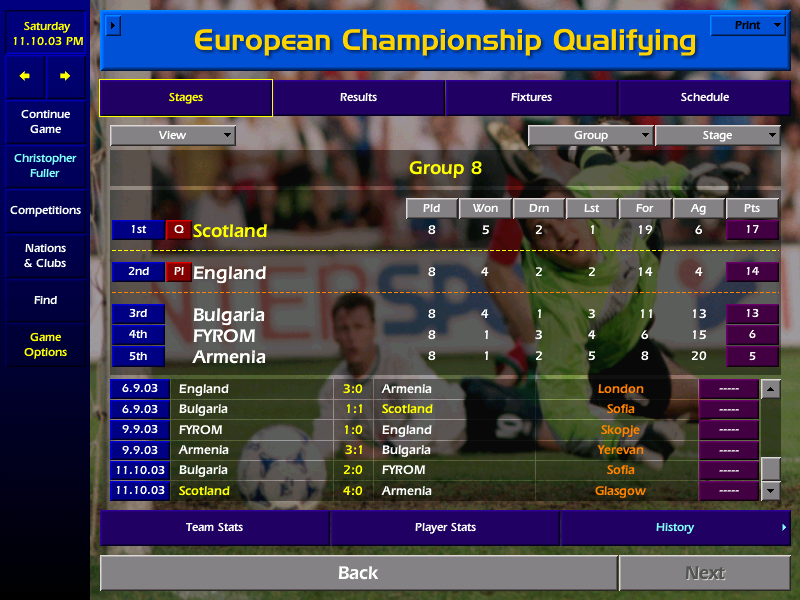Image resolution: width=800 pixels, height=600 pixels.
Task: Show the Schedule tab
Action: tap(705, 97)
